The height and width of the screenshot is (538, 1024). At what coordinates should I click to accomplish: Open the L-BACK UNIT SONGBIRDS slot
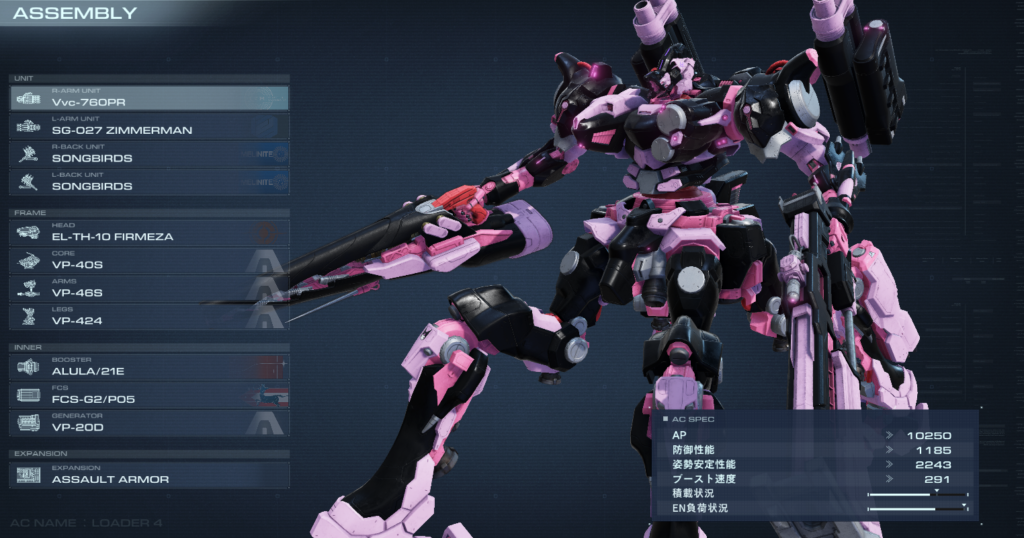tap(150, 182)
